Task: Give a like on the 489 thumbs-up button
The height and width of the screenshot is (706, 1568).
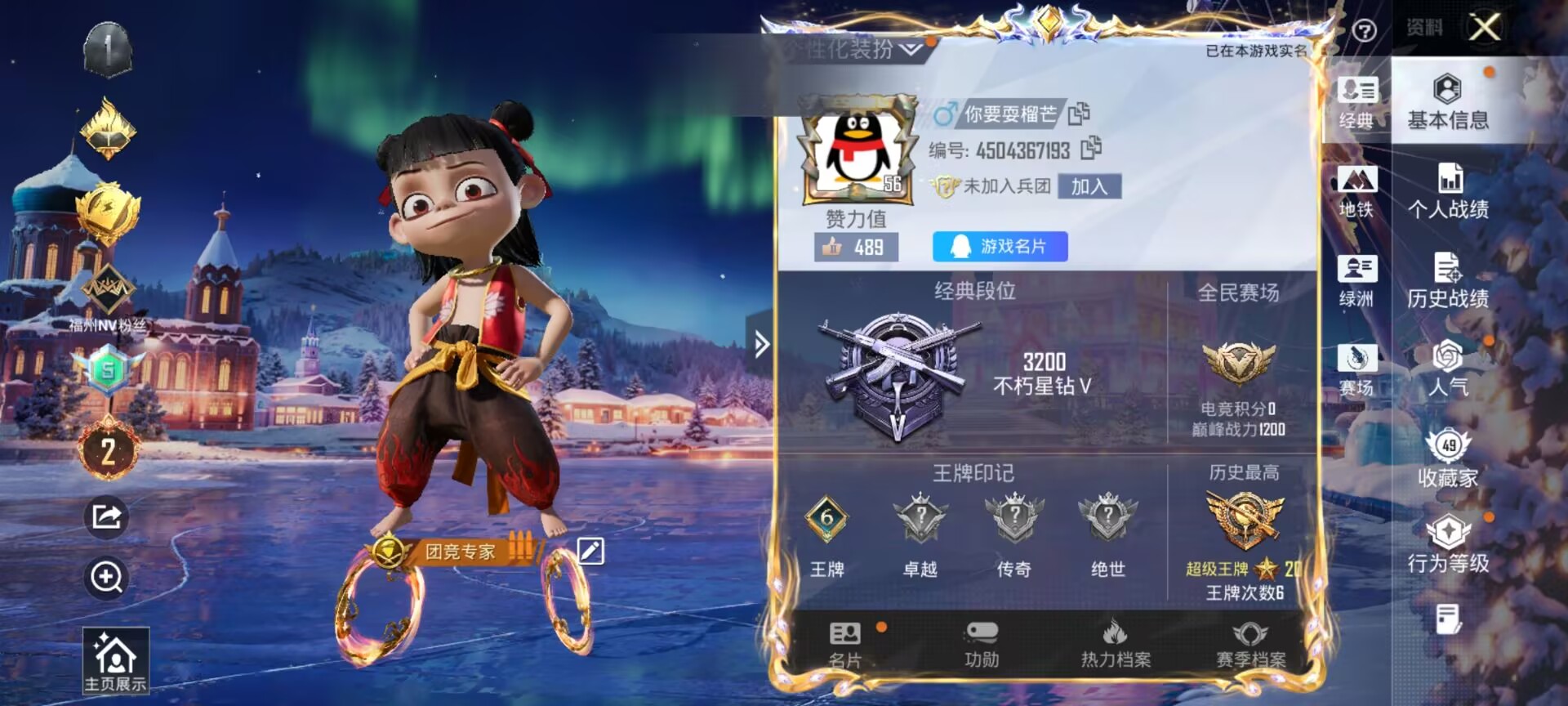Action: click(855, 247)
